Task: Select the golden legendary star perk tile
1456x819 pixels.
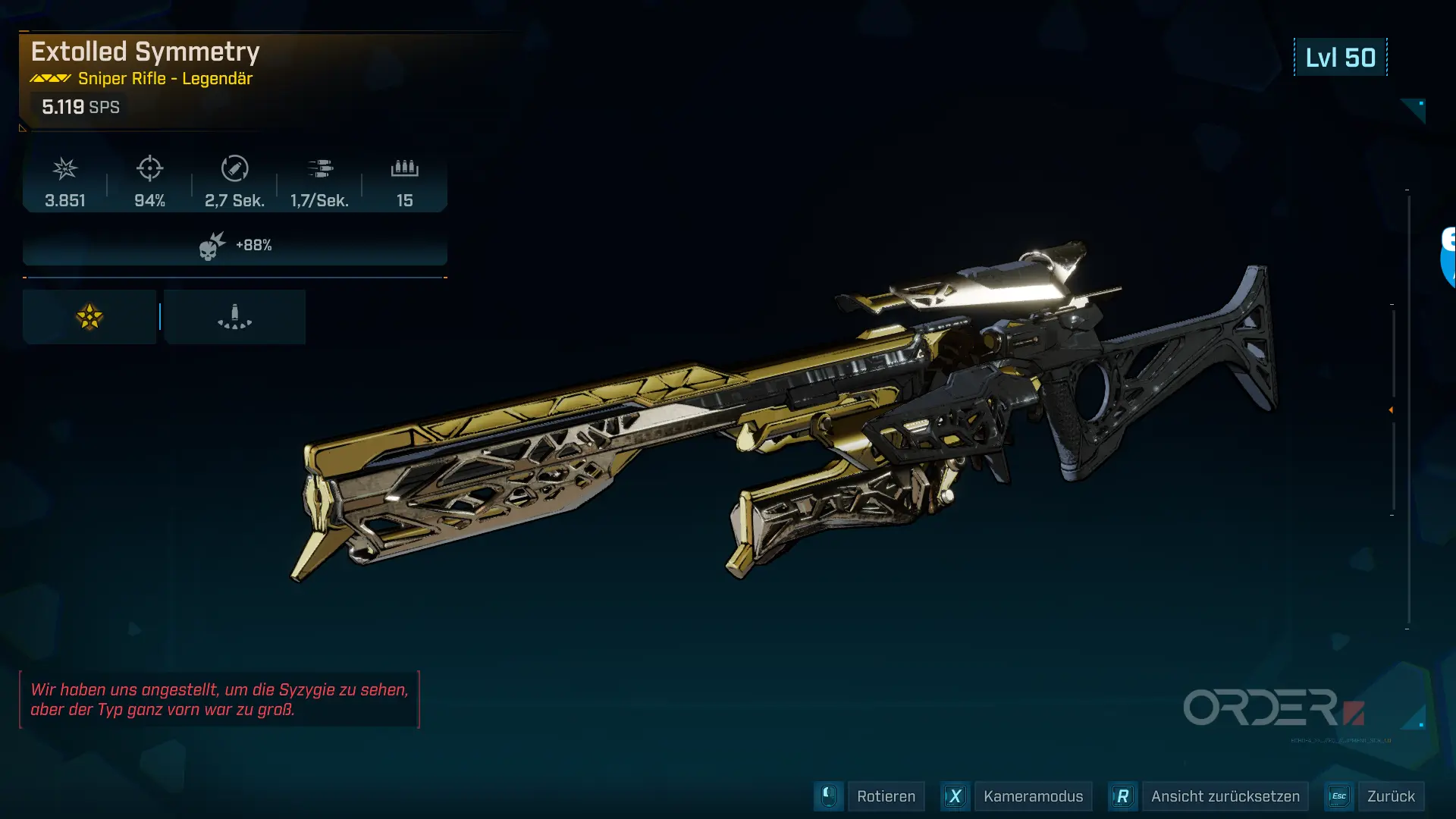Action: (89, 317)
